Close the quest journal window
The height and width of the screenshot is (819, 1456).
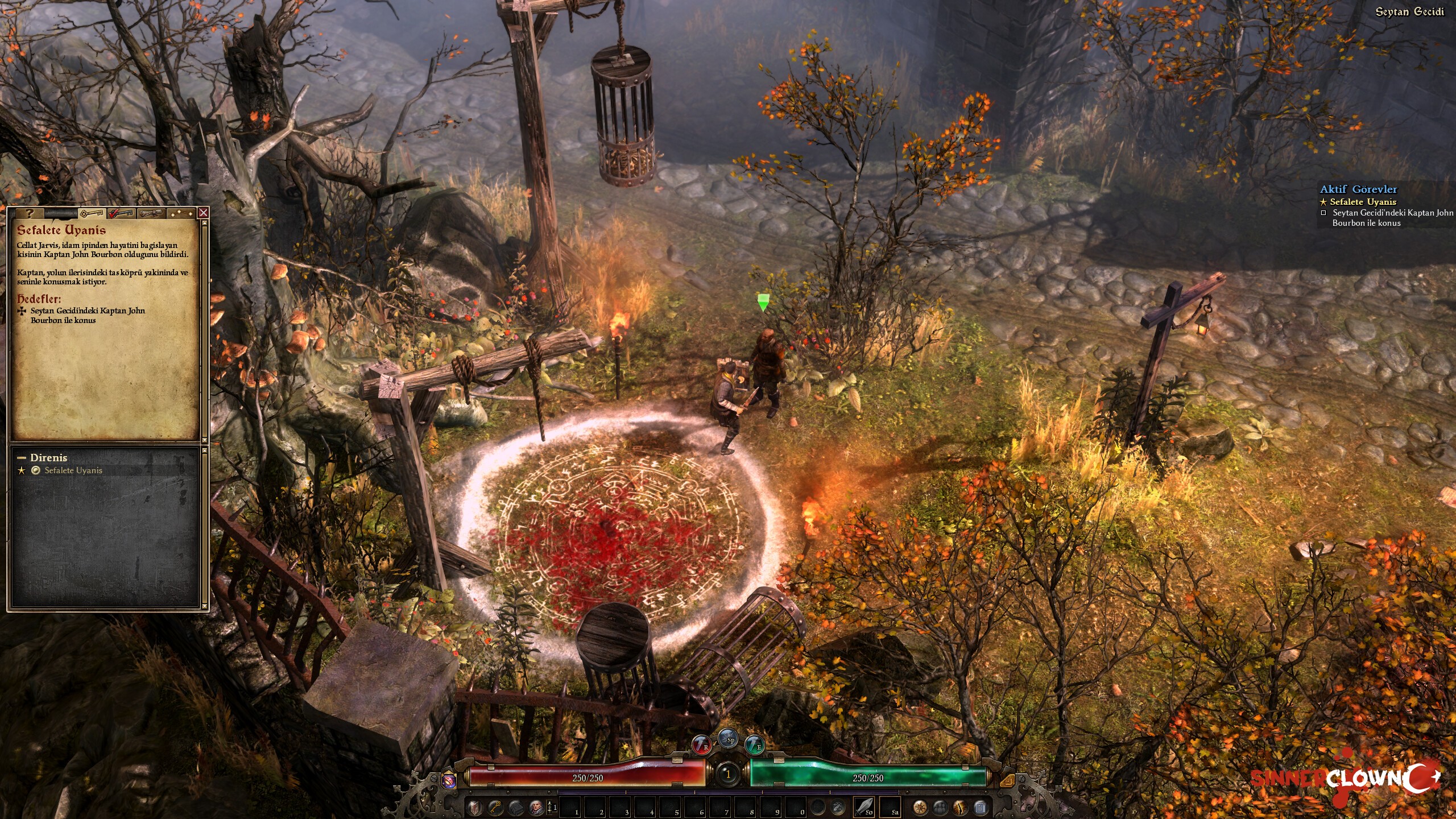tap(203, 213)
